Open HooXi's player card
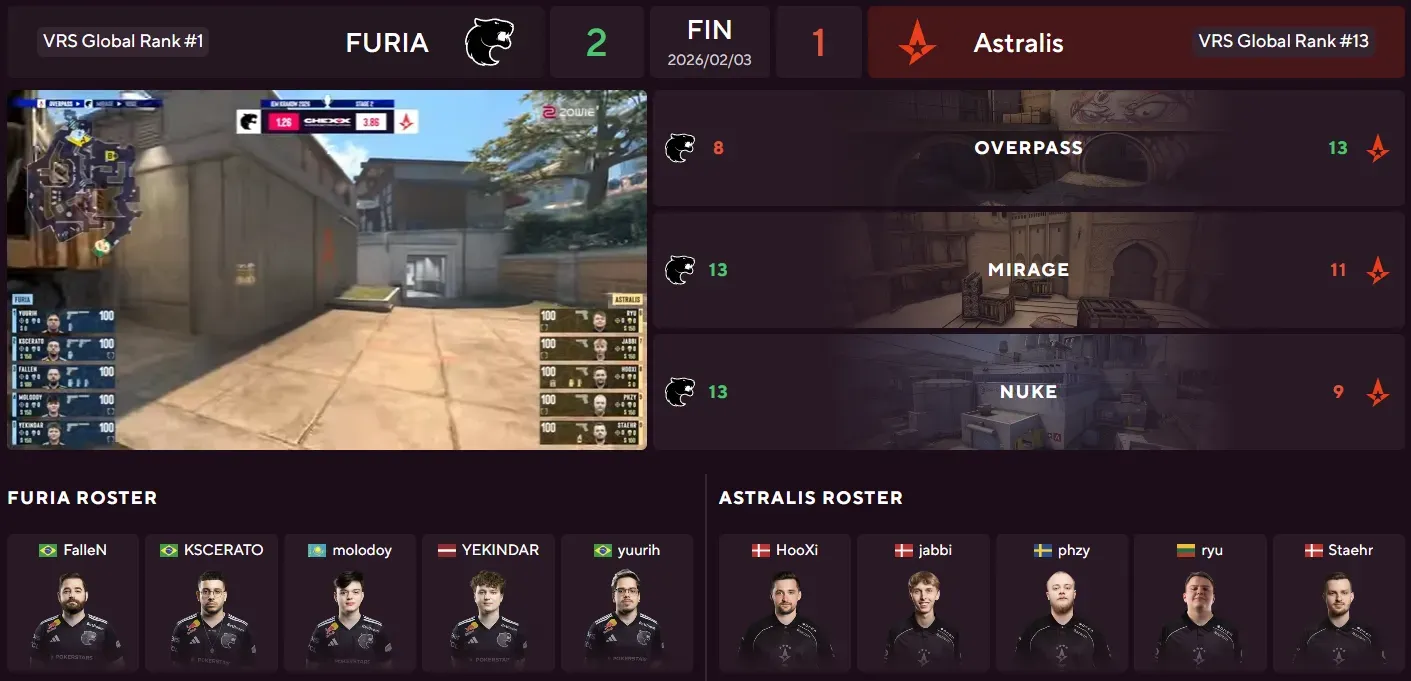1411x681 pixels. pos(785,603)
